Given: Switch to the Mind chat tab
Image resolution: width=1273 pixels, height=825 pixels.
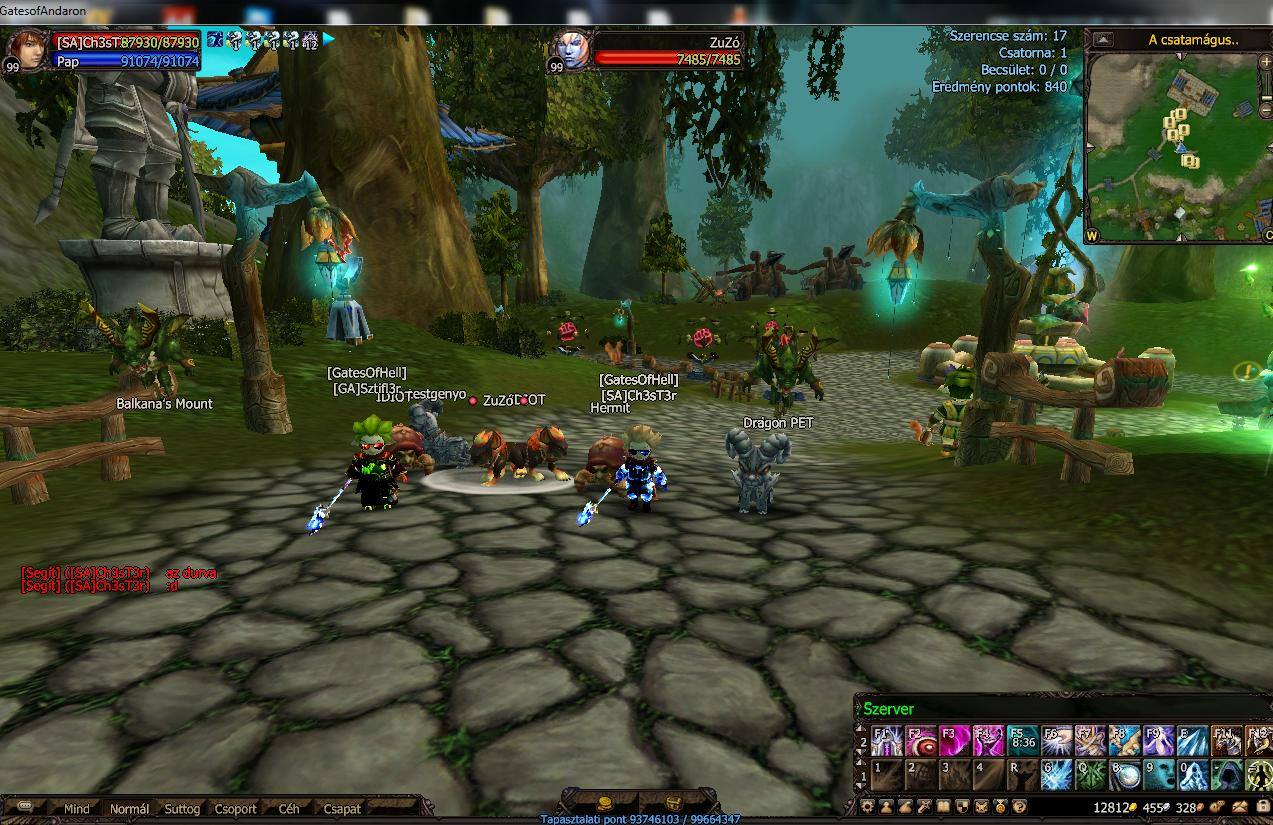Looking at the screenshot, I should (76, 809).
